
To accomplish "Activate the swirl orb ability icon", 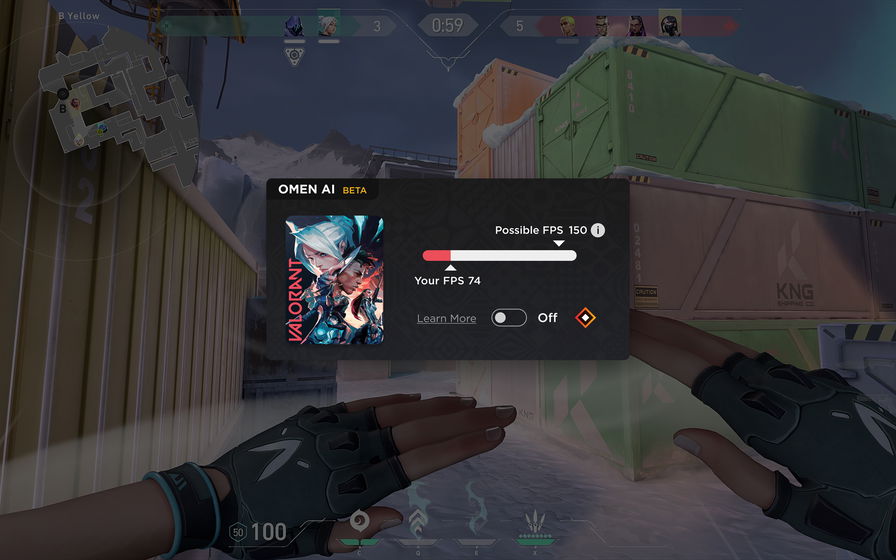I will point(359,521).
